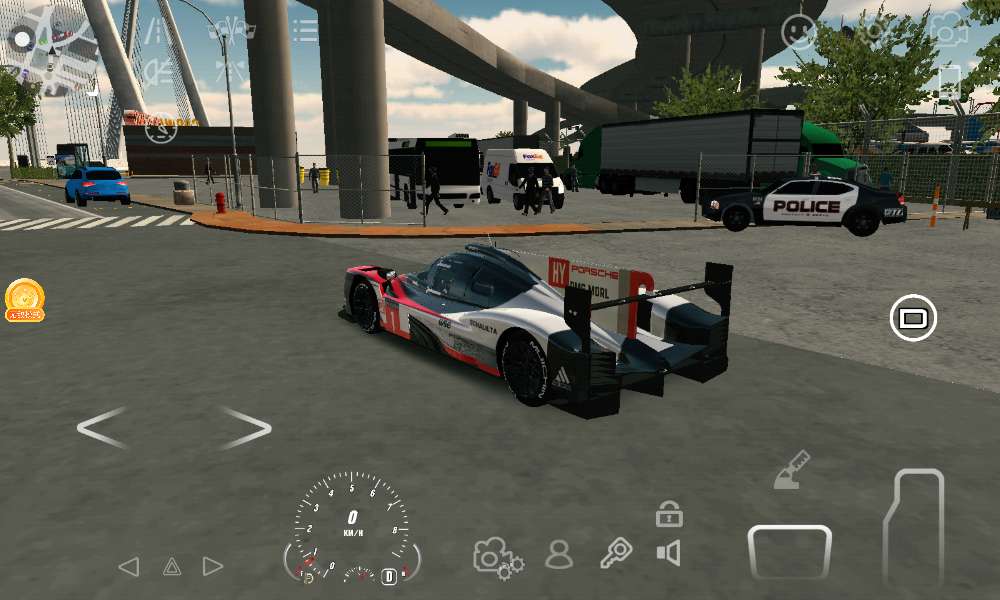1000x600 pixels.
Task: Switch camera view with the rectangle button
Action: point(912,318)
